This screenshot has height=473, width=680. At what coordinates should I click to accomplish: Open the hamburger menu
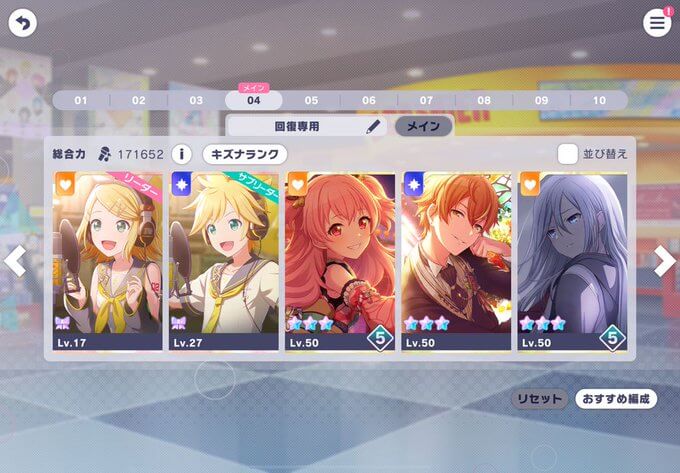[657, 23]
